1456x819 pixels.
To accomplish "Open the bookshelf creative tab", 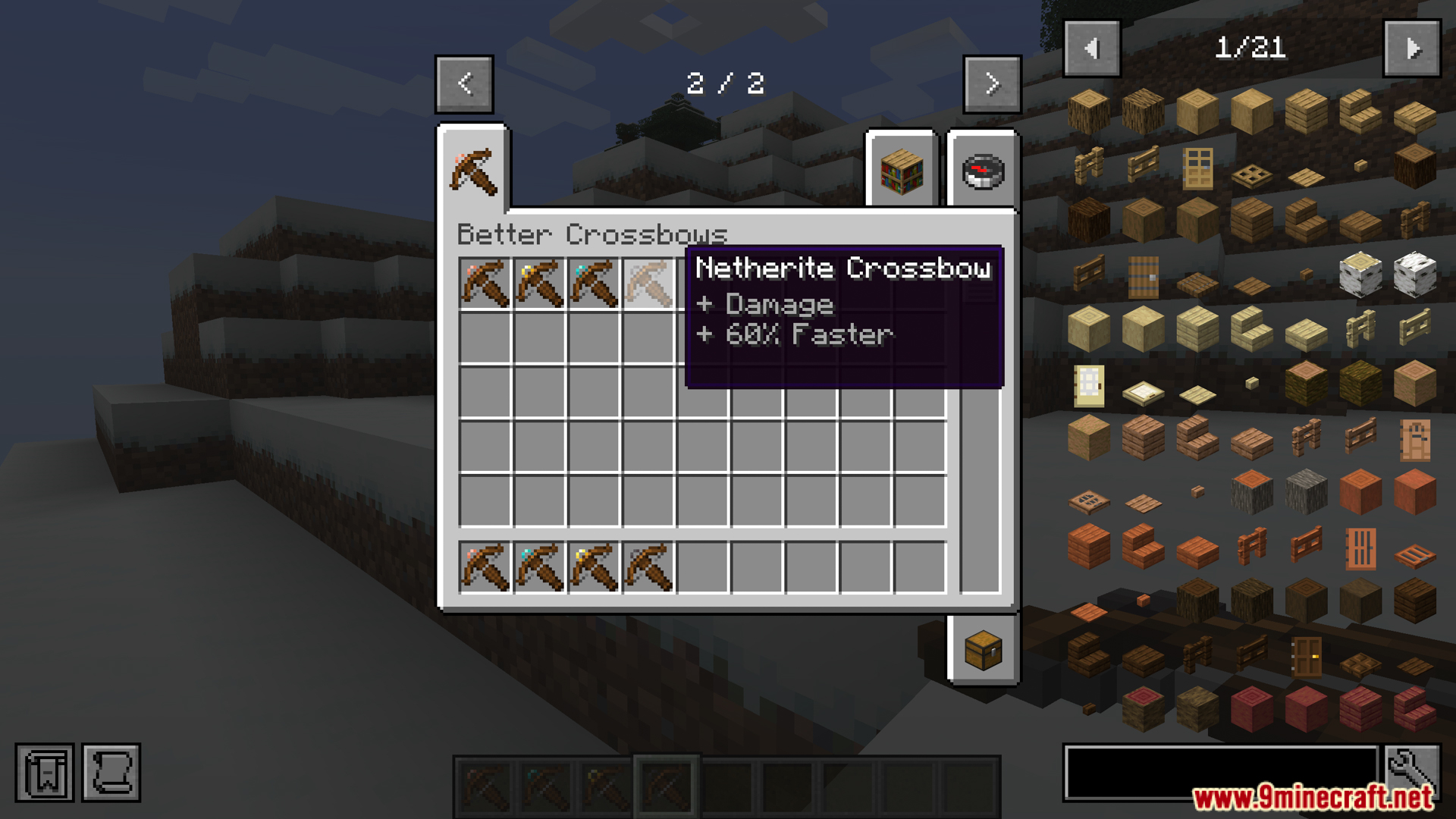I will (x=902, y=171).
